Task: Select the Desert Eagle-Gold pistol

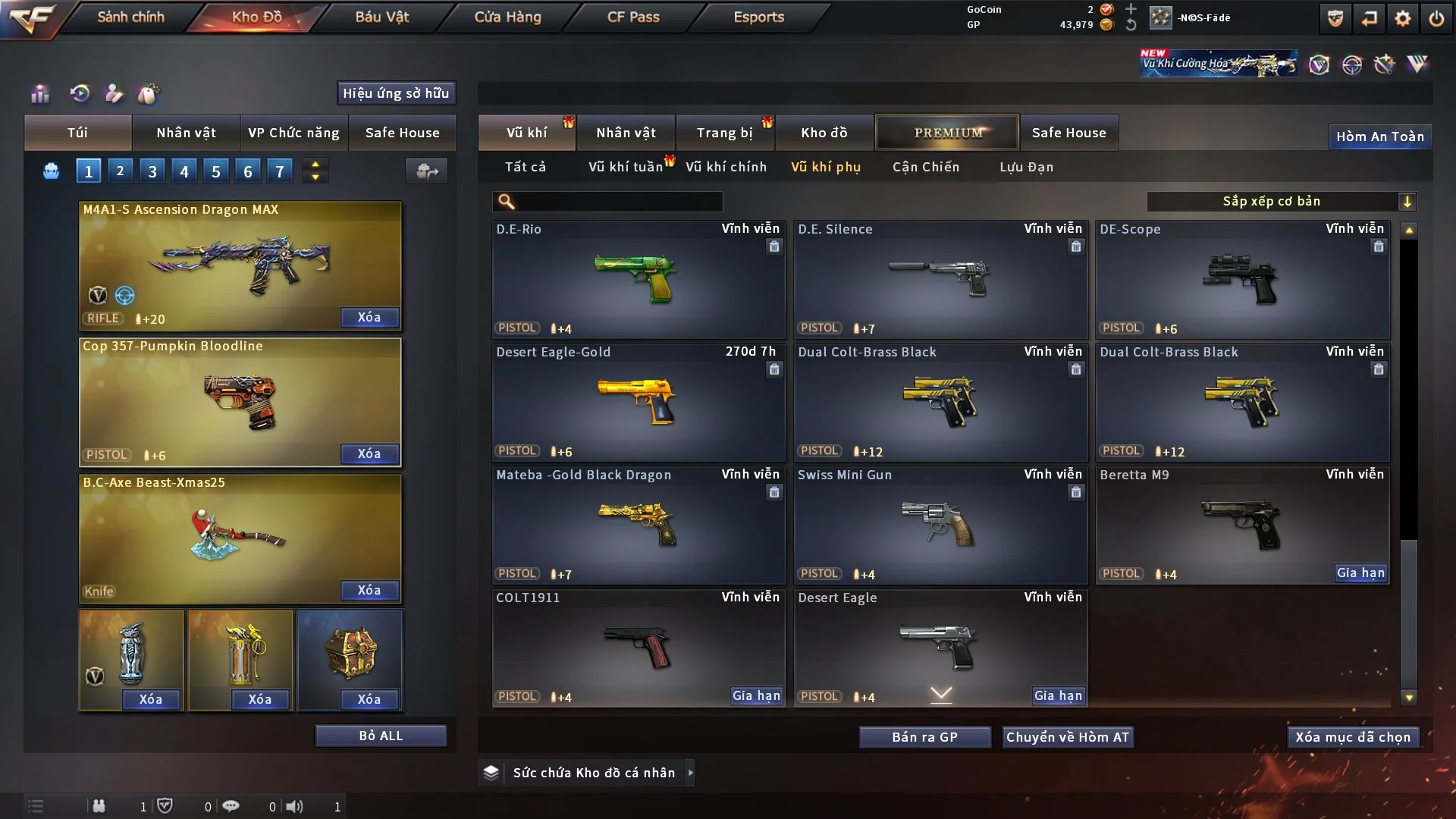Action: click(638, 402)
